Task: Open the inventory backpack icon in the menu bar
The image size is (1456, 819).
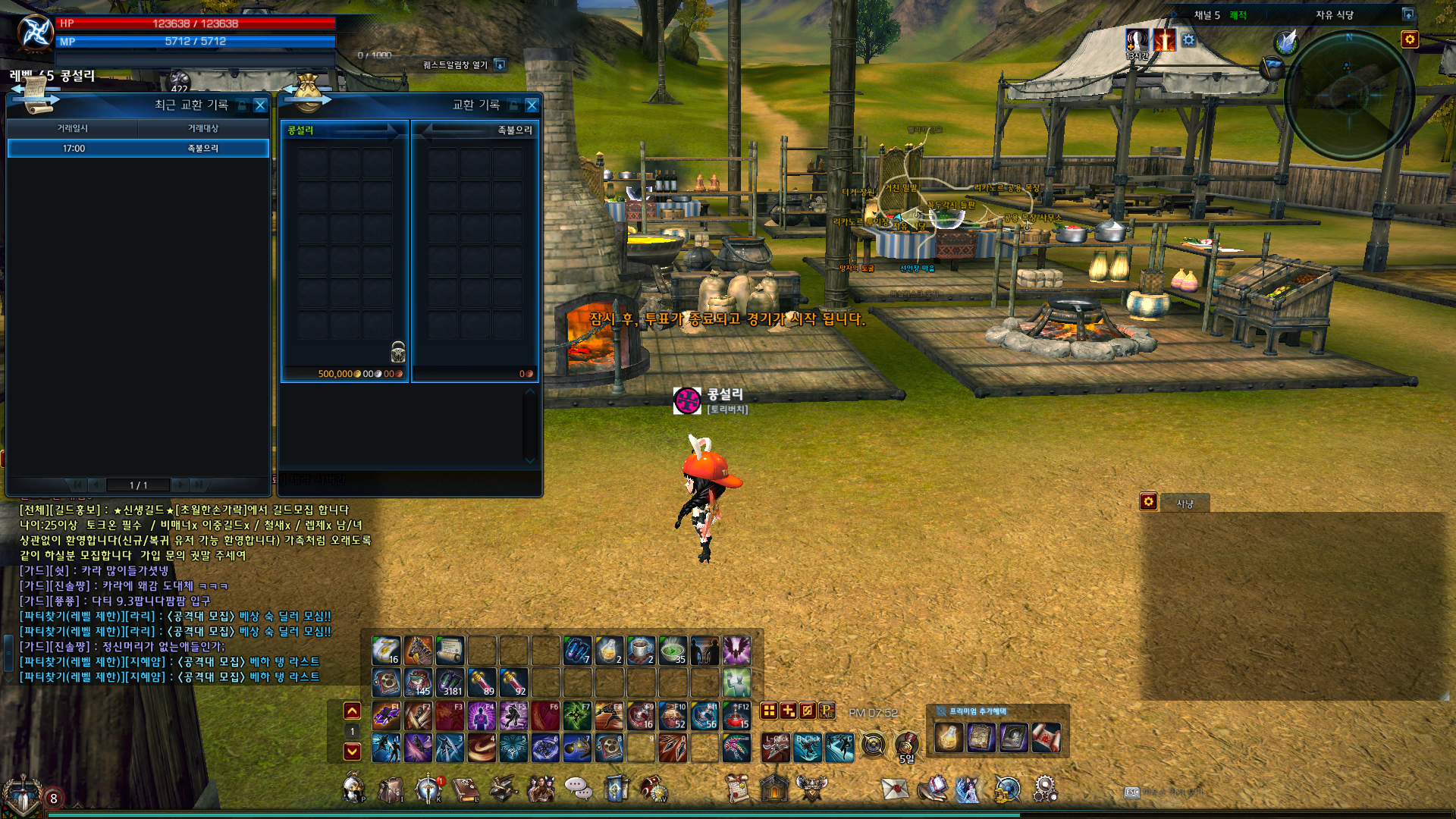Action: pos(391,789)
